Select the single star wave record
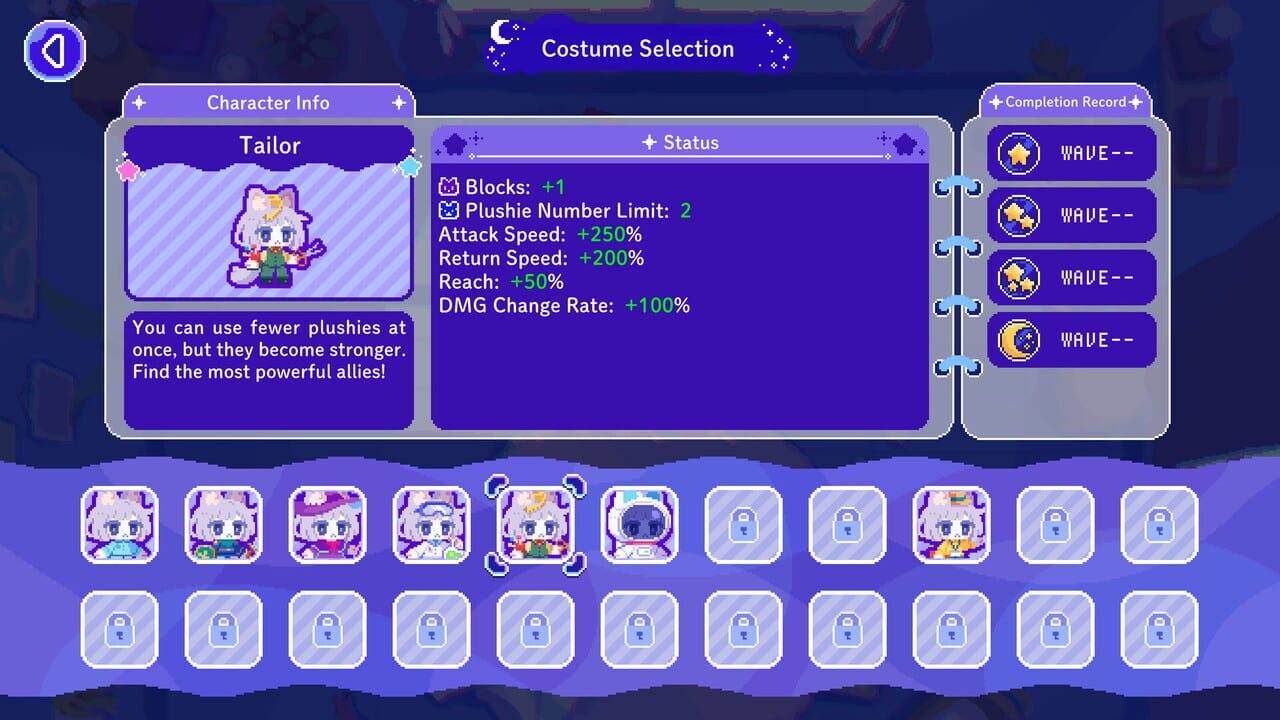 (x=1072, y=154)
